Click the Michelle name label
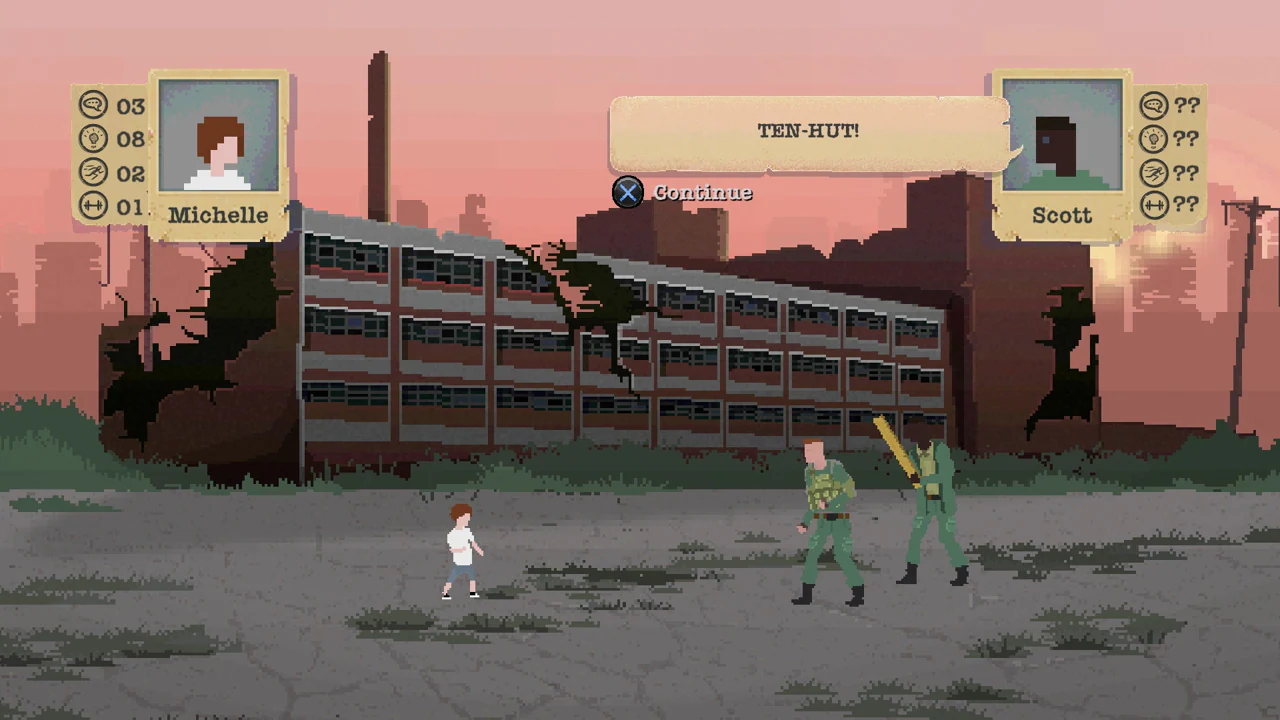This screenshot has height=720, width=1280. 218,215
